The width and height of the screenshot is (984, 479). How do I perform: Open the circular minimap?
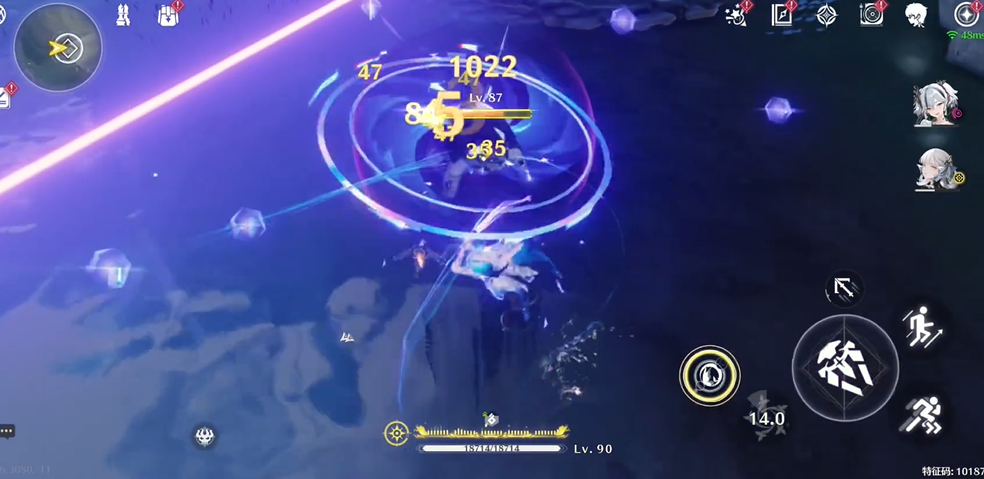click(58, 47)
